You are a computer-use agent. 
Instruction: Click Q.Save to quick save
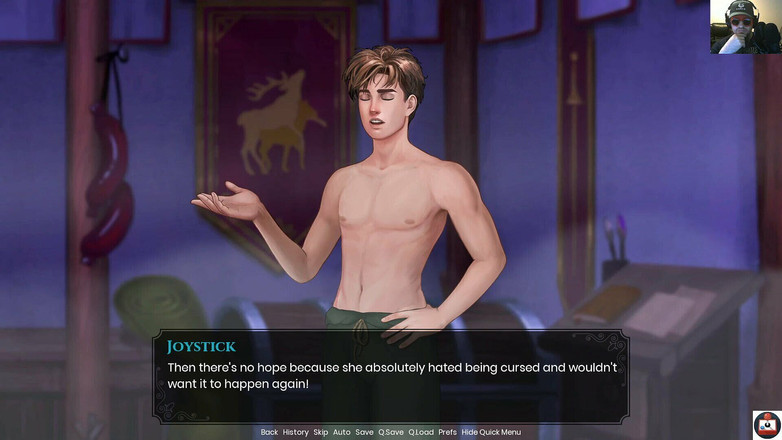(391, 432)
